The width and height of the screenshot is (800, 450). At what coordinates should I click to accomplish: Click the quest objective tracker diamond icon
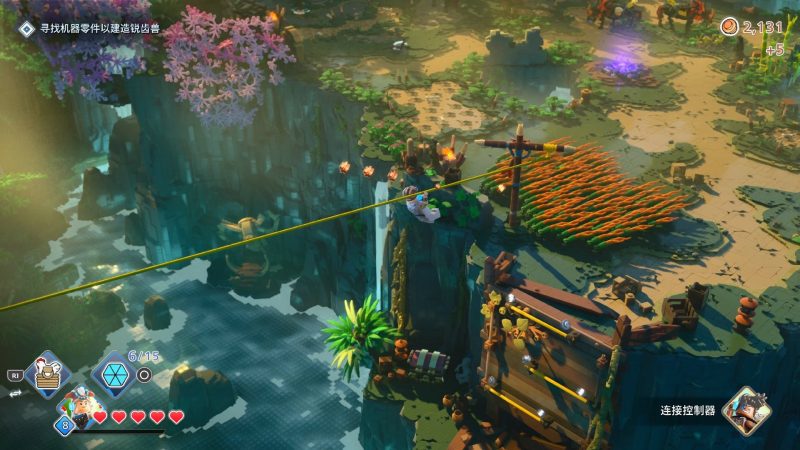coord(26,29)
